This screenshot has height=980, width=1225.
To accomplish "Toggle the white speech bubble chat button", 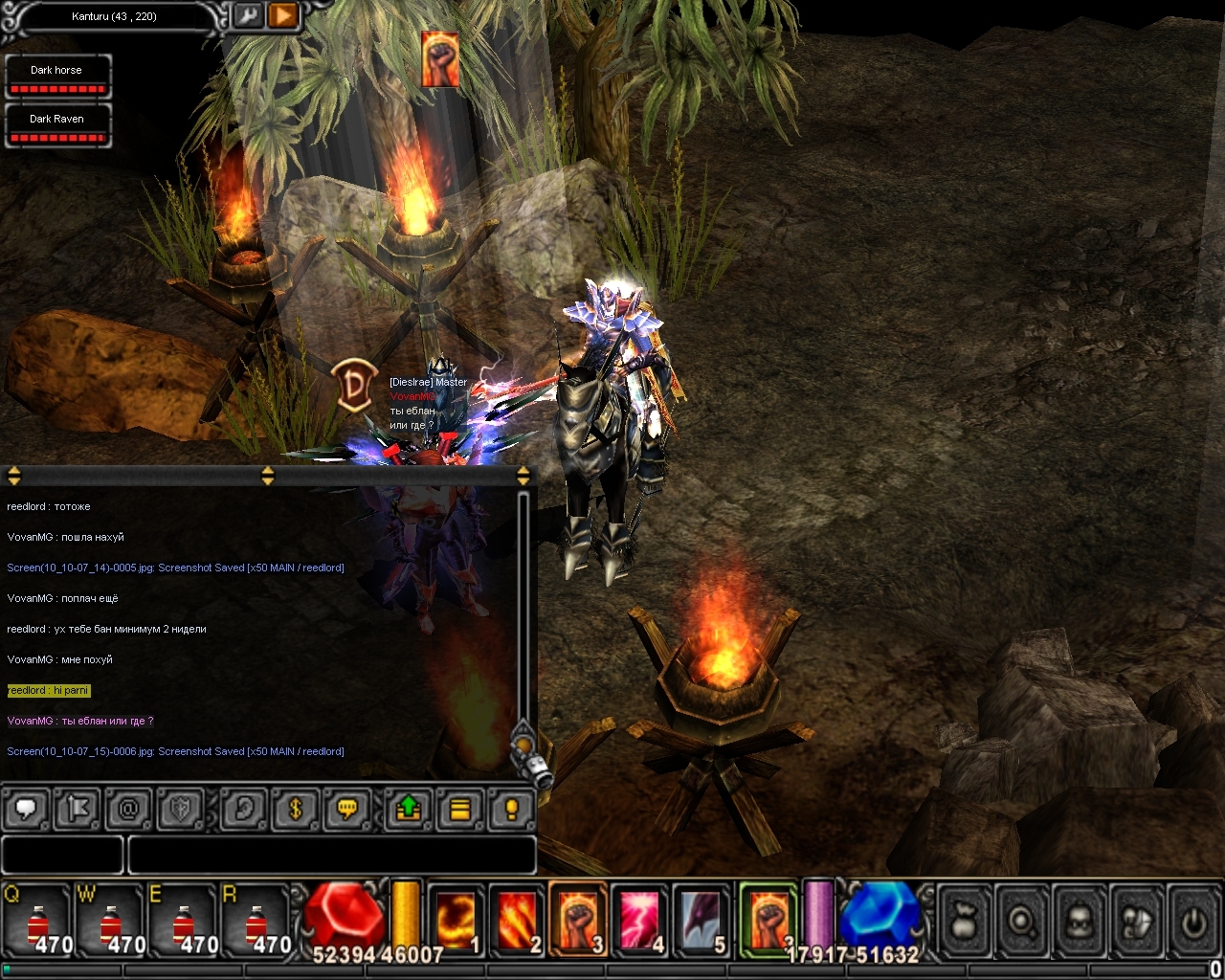I will pyautogui.click(x=26, y=810).
